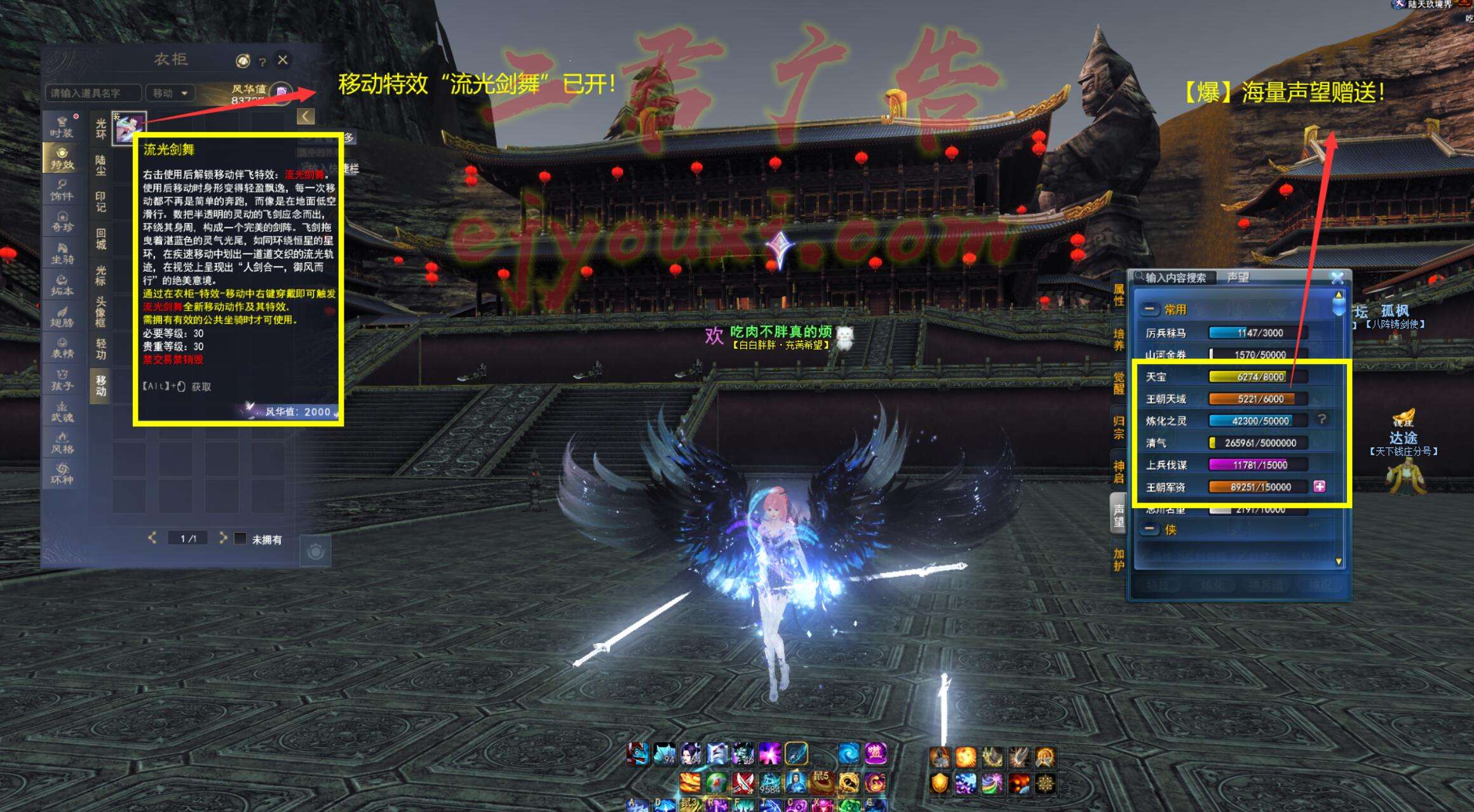Use the golden shield skill icon
Viewport: 1474px width, 812px height.
coord(940,783)
